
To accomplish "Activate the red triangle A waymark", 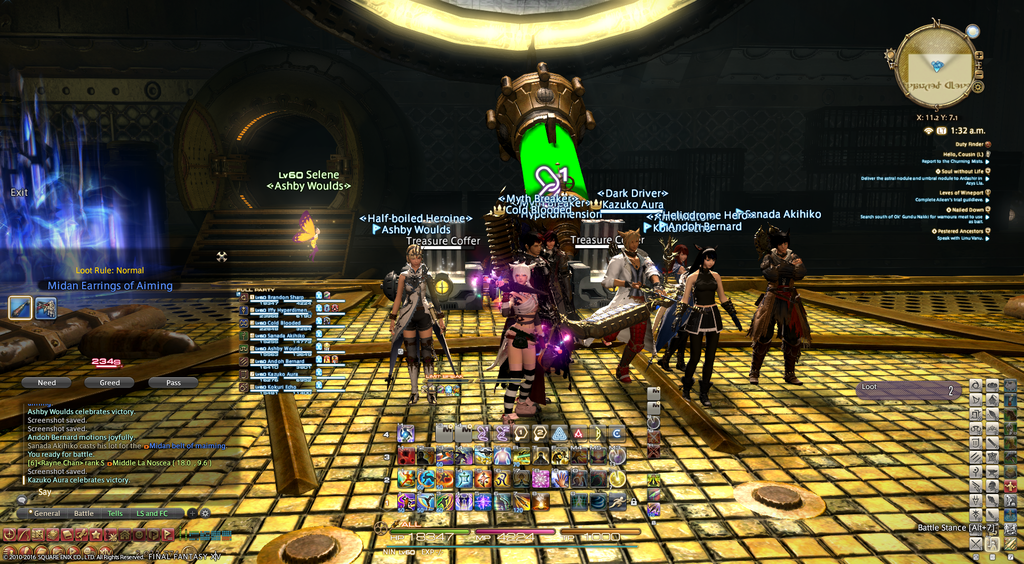I will (579, 433).
